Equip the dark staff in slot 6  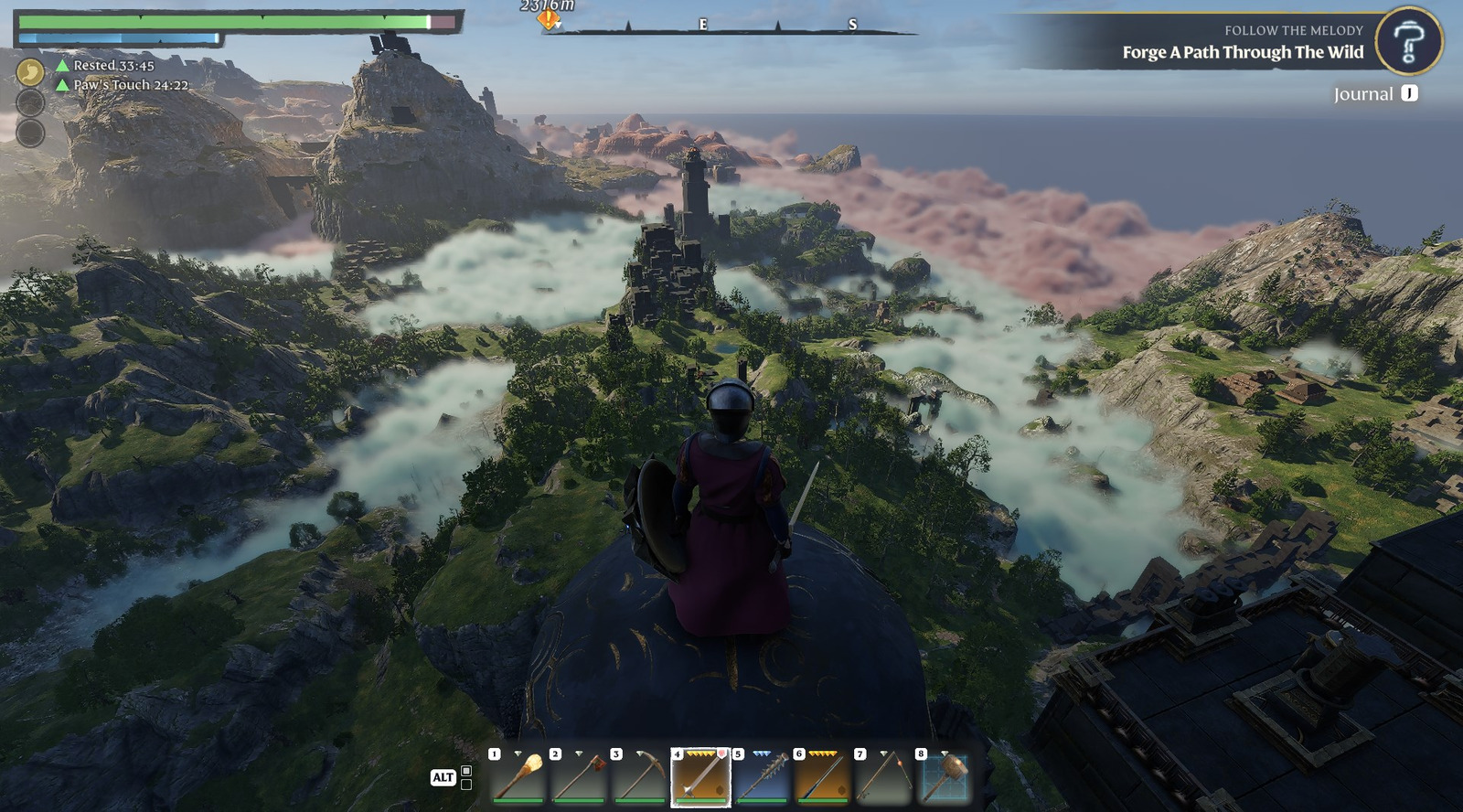pyautogui.click(x=822, y=777)
